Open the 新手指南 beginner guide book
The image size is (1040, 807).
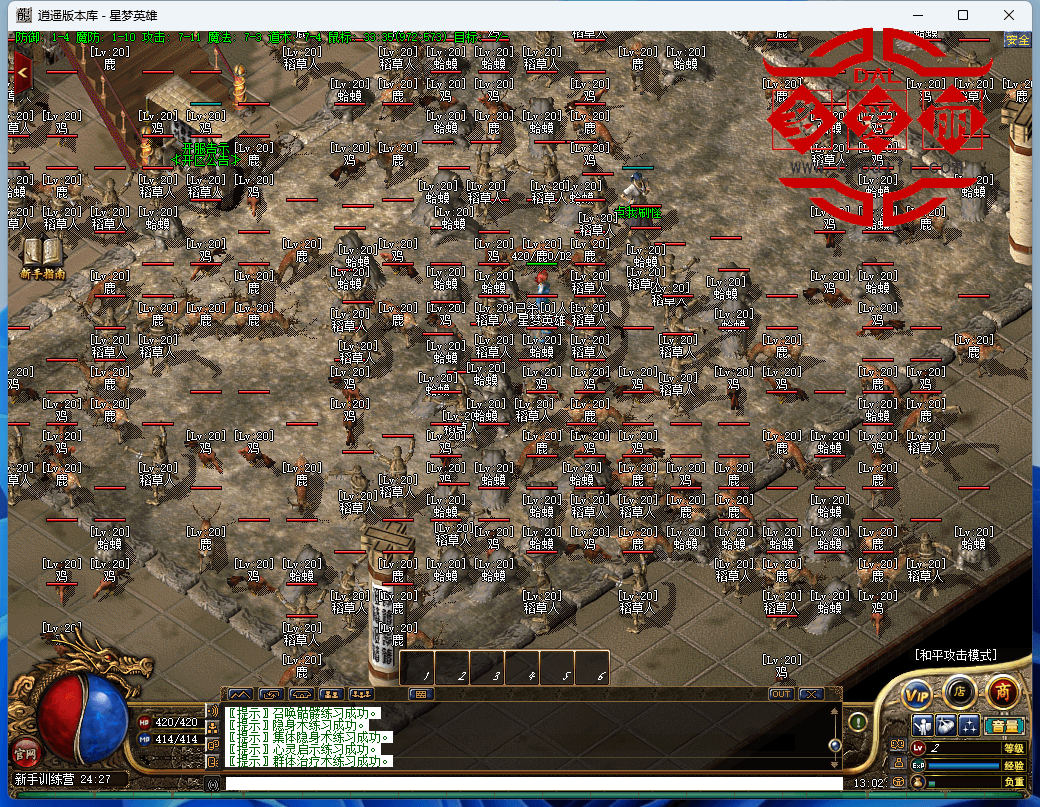tap(41, 255)
